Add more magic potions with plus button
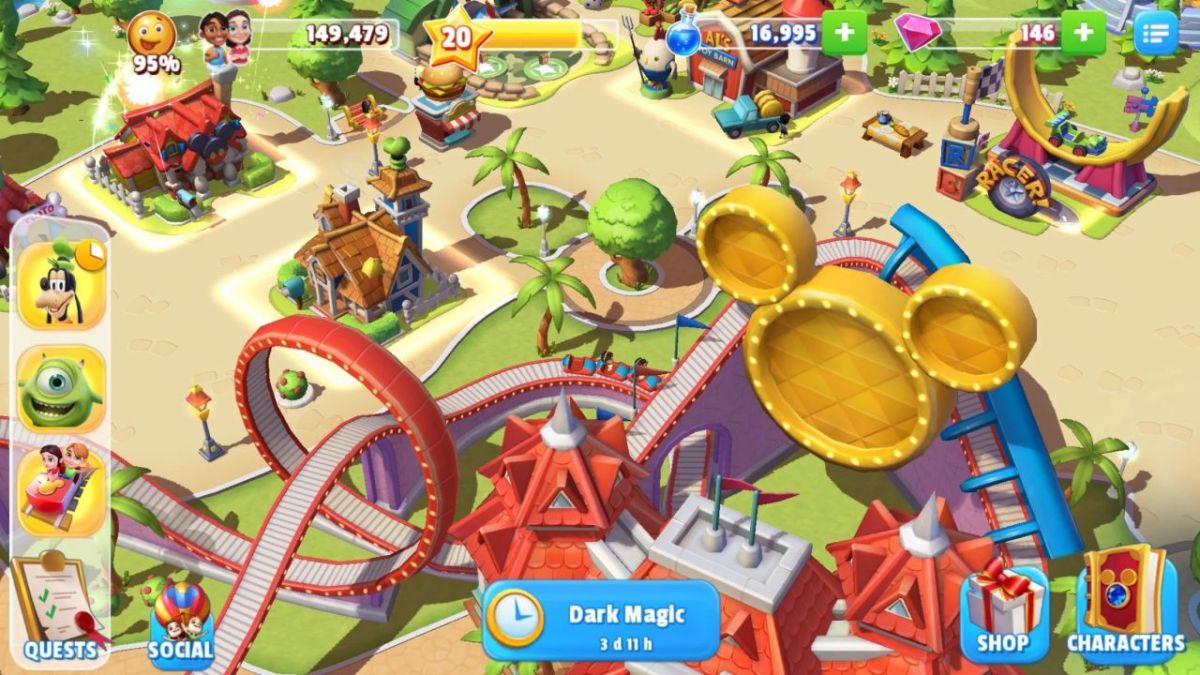Image resolution: width=1200 pixels, height=675 pixels. click(x=844, y=33)
